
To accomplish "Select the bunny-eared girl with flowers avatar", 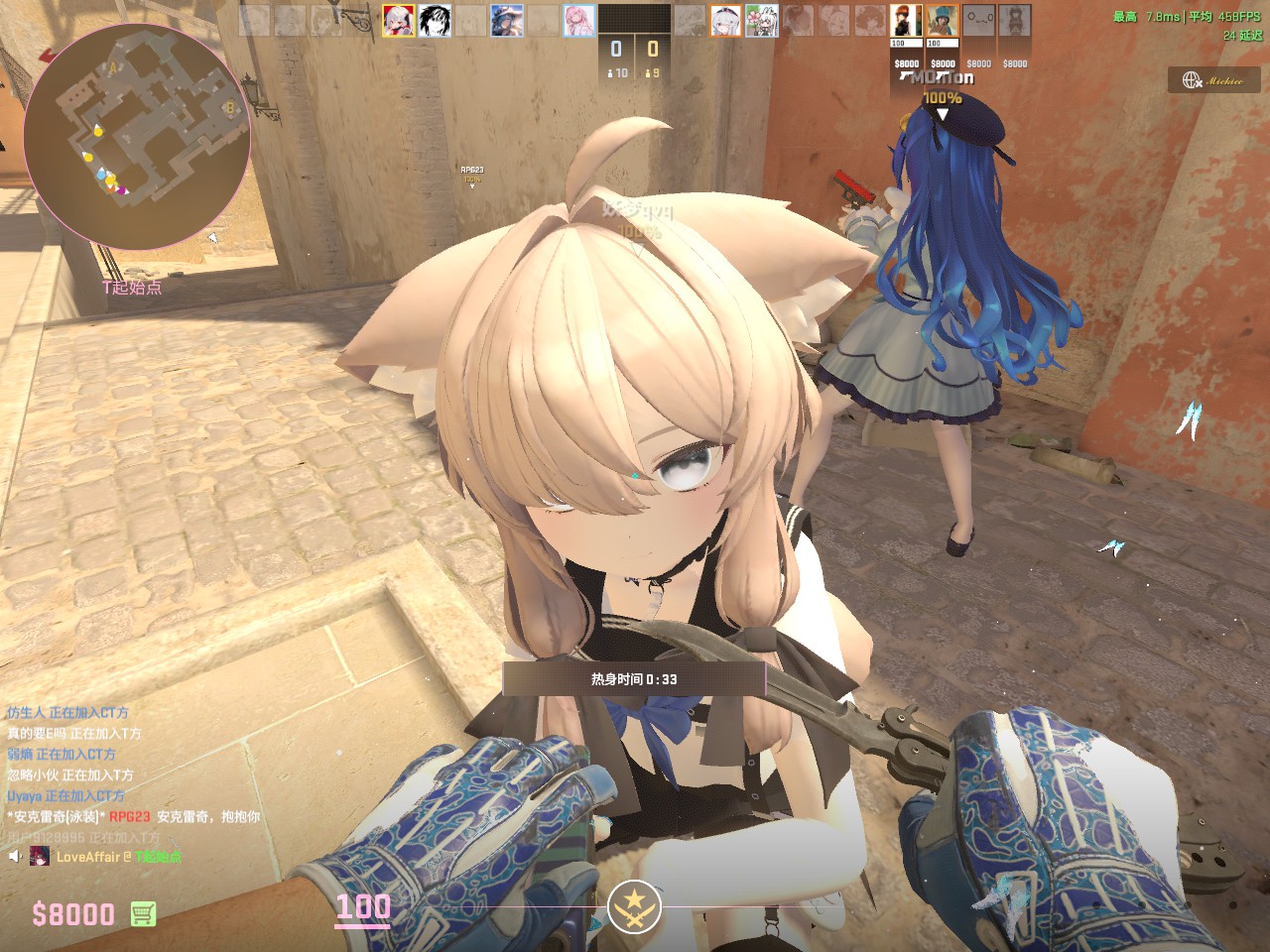I will (761, 21).
